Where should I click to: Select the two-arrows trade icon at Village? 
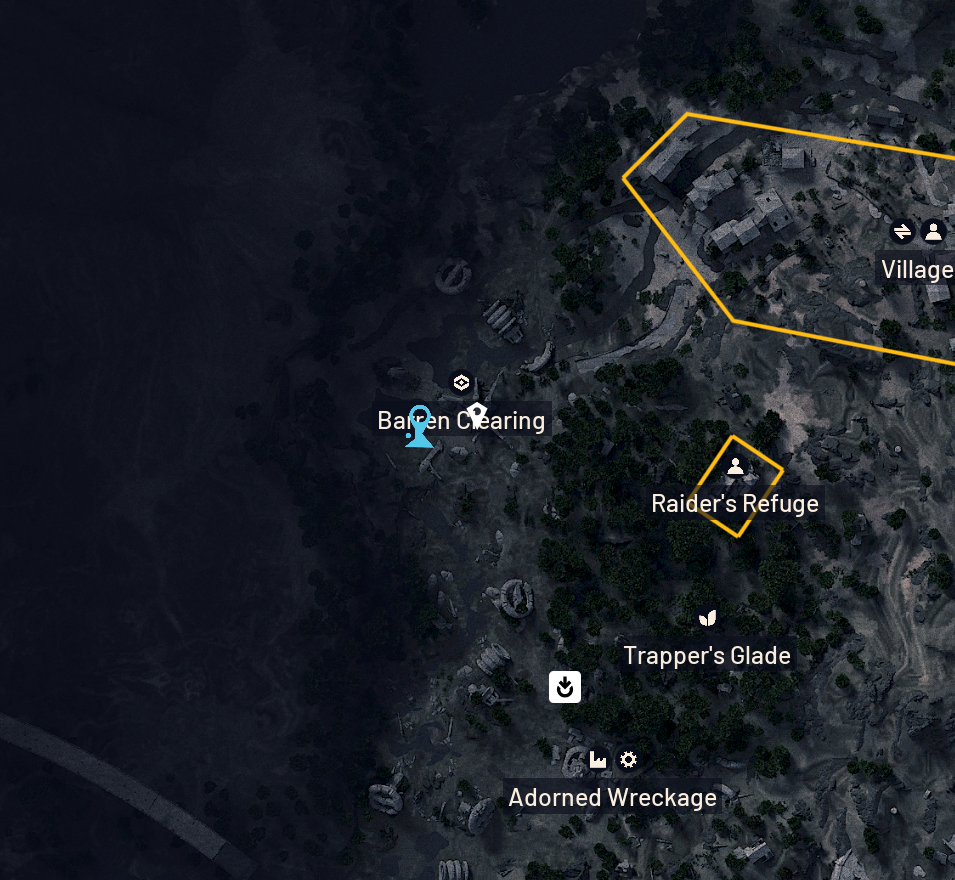tap(902, 232)
